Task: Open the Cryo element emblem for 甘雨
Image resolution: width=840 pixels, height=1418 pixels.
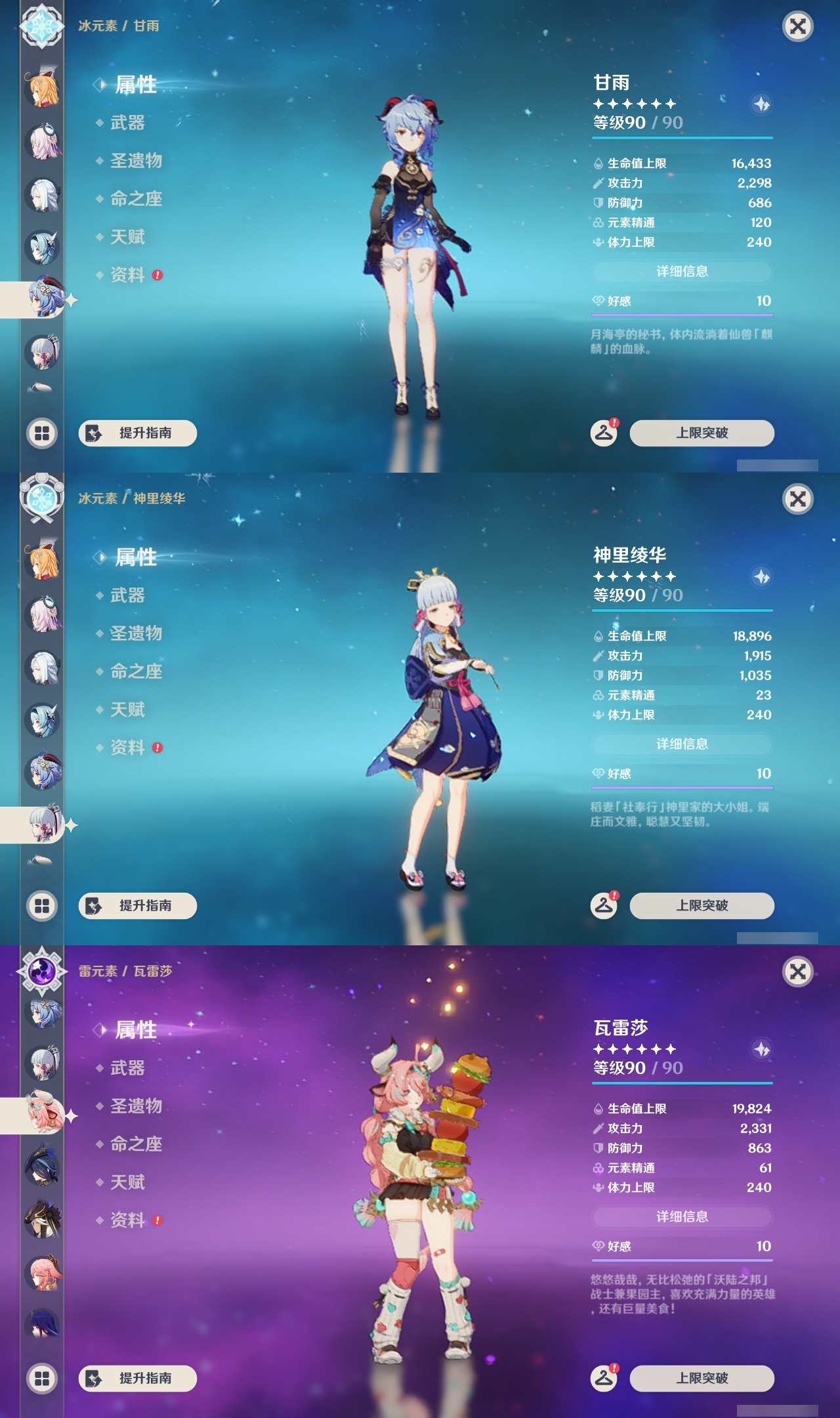Action: tap(42, 28)
